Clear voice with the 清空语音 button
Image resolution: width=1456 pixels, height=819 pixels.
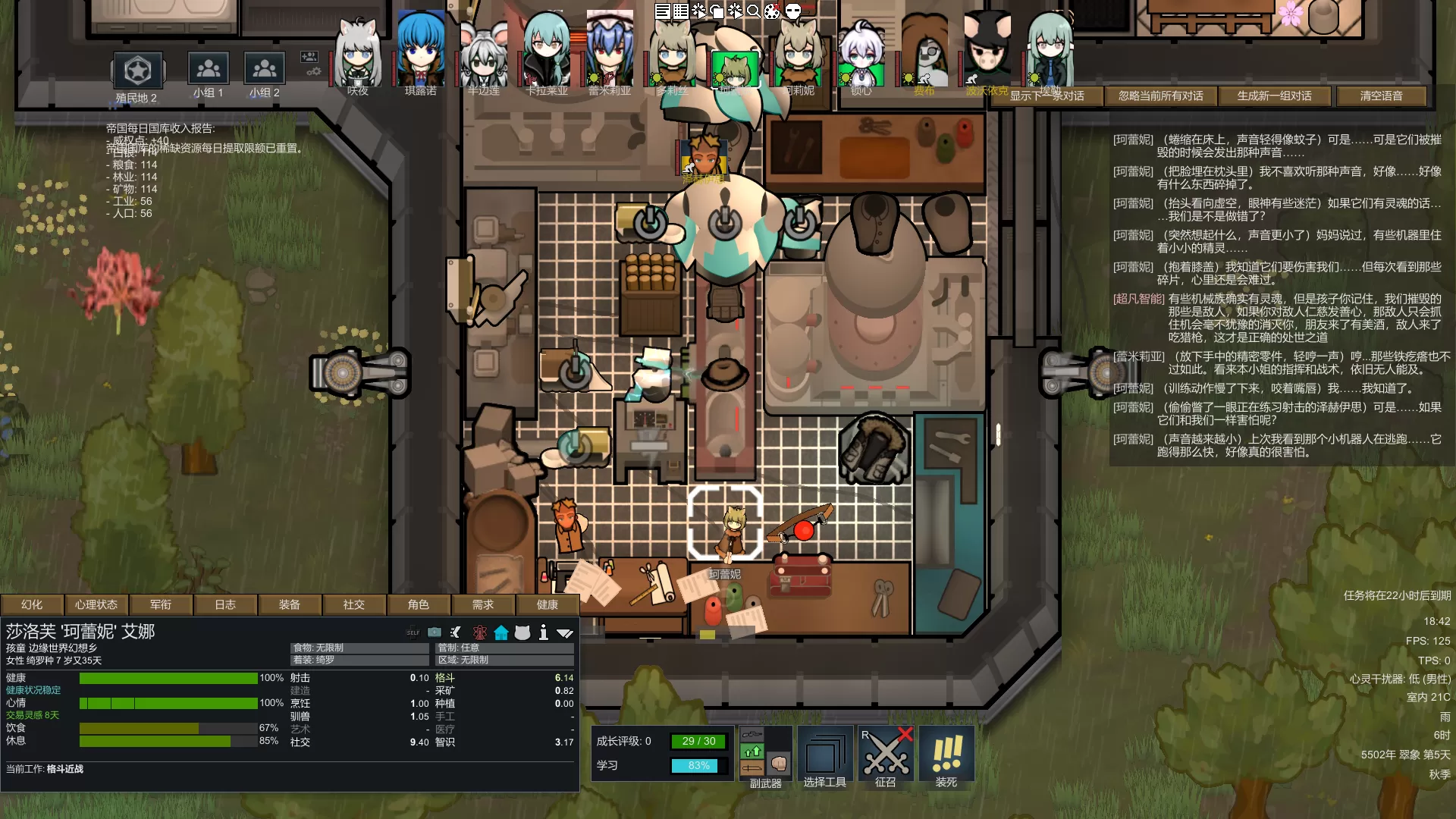(x=1381, y=96)
